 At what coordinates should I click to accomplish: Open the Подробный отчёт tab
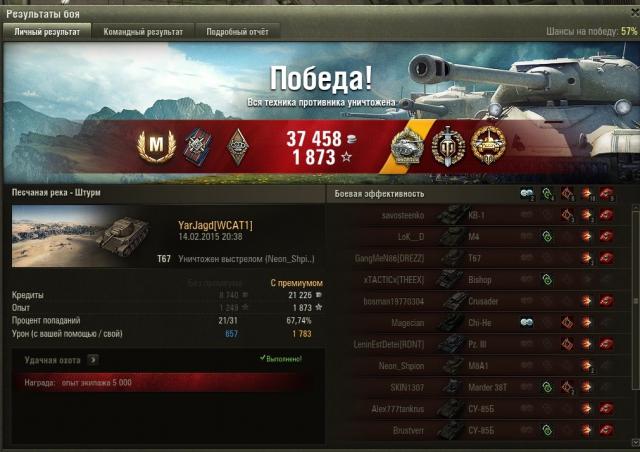(235, 32)
